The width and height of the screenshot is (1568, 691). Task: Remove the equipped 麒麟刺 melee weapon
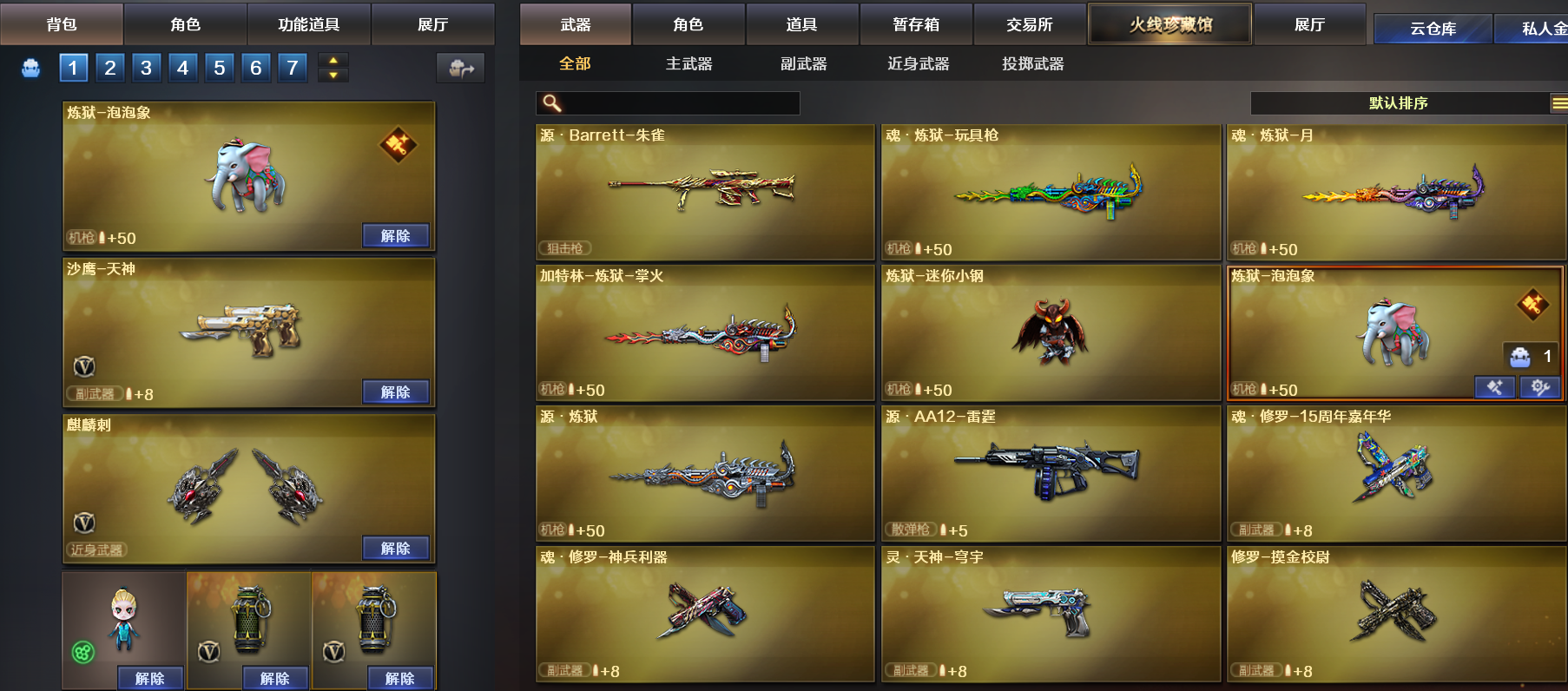tap(395, 549)
